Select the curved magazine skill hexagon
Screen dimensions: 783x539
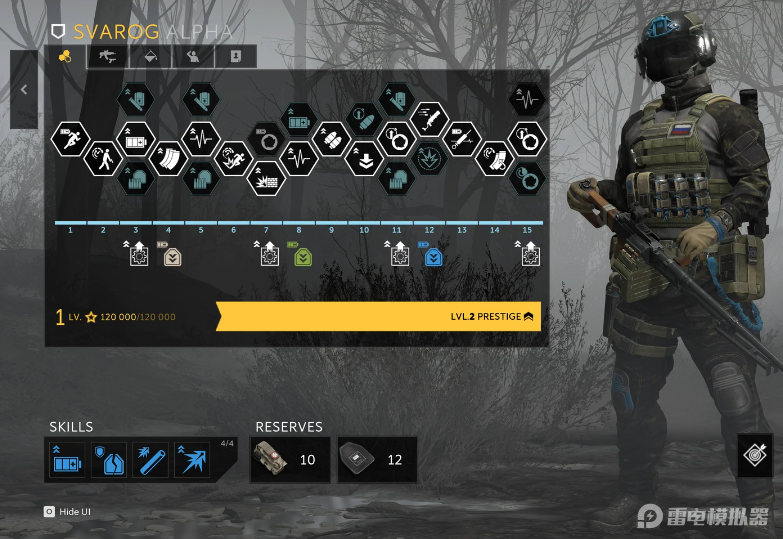[x=168, y=157]
